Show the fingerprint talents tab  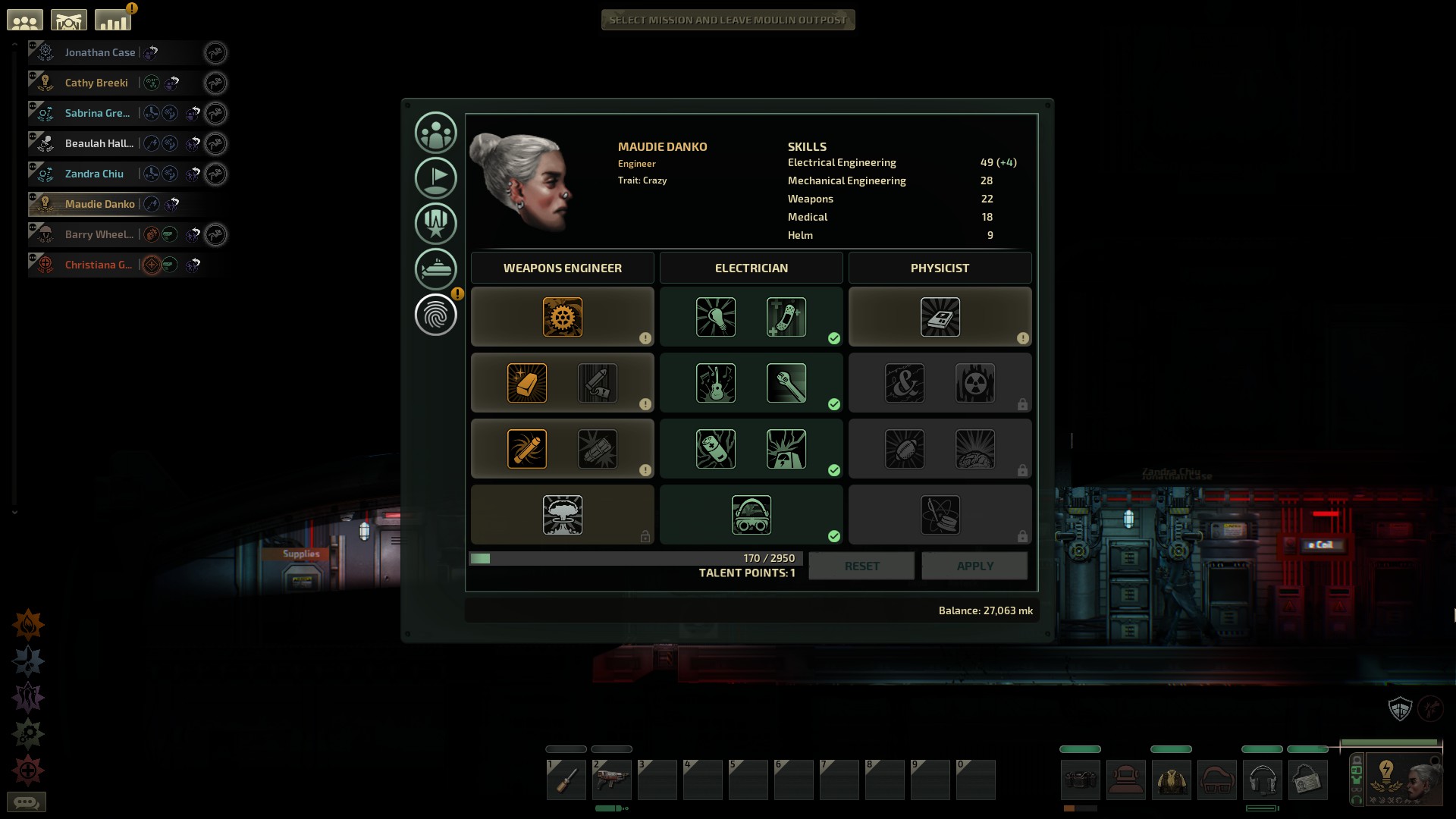[435, 315]
